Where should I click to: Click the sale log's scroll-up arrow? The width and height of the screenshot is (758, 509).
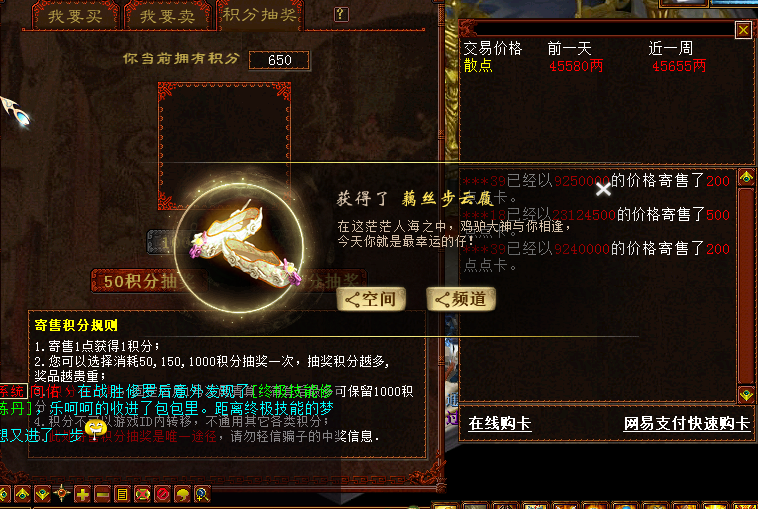pyautogui.click(x=746, y=179)
